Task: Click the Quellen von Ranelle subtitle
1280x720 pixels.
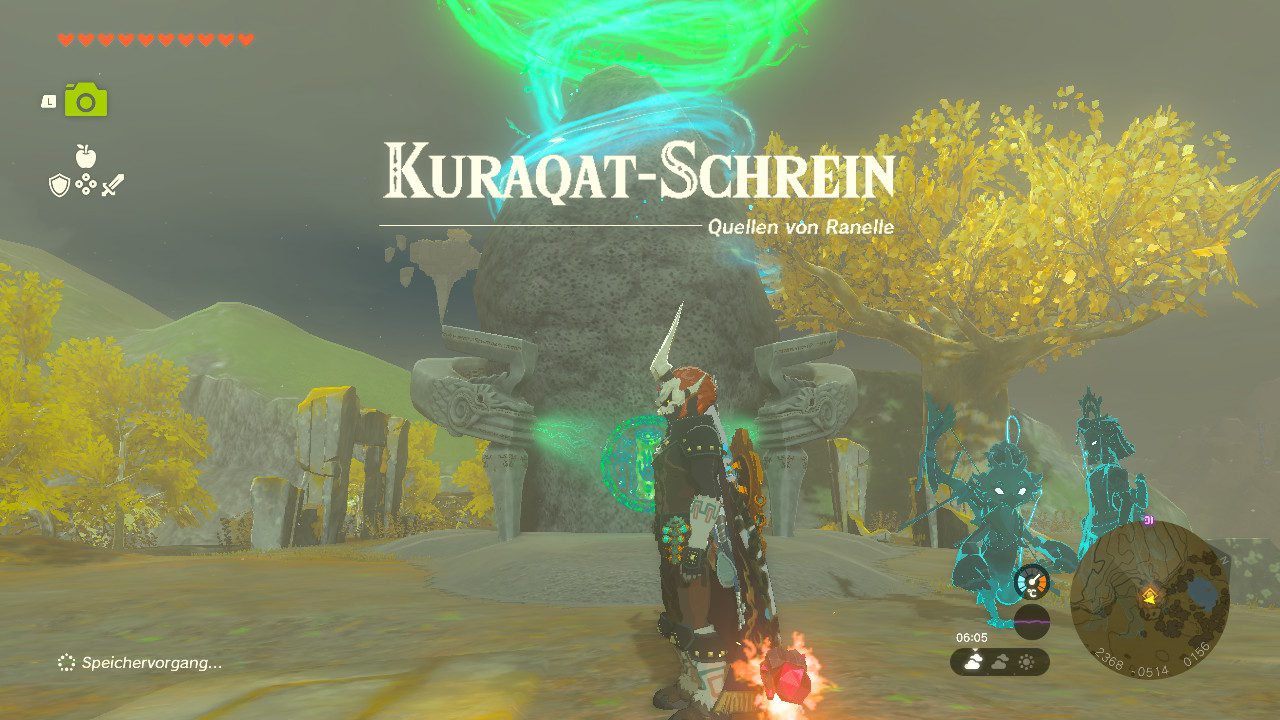Action: coord(800,228)
